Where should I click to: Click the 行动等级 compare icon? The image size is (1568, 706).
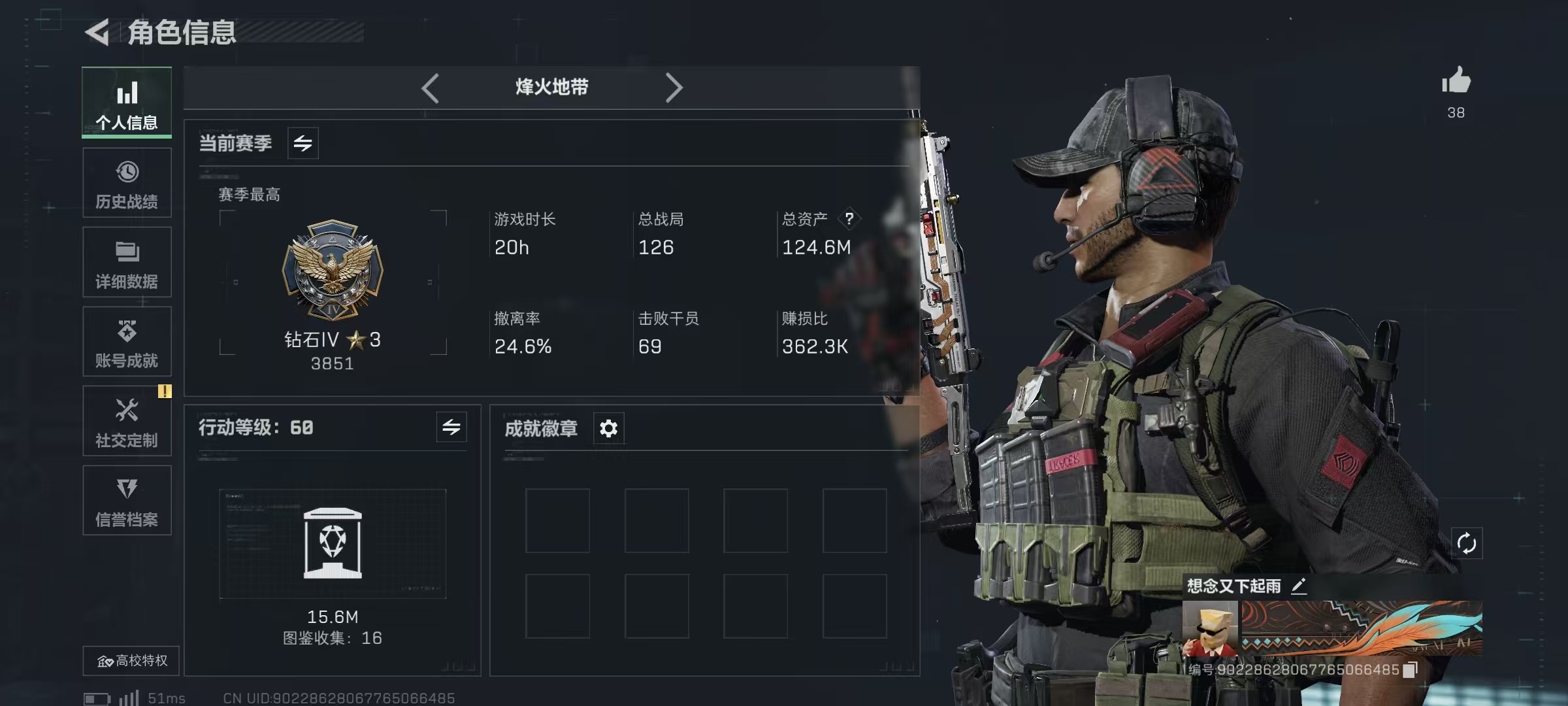coord(452,428)
